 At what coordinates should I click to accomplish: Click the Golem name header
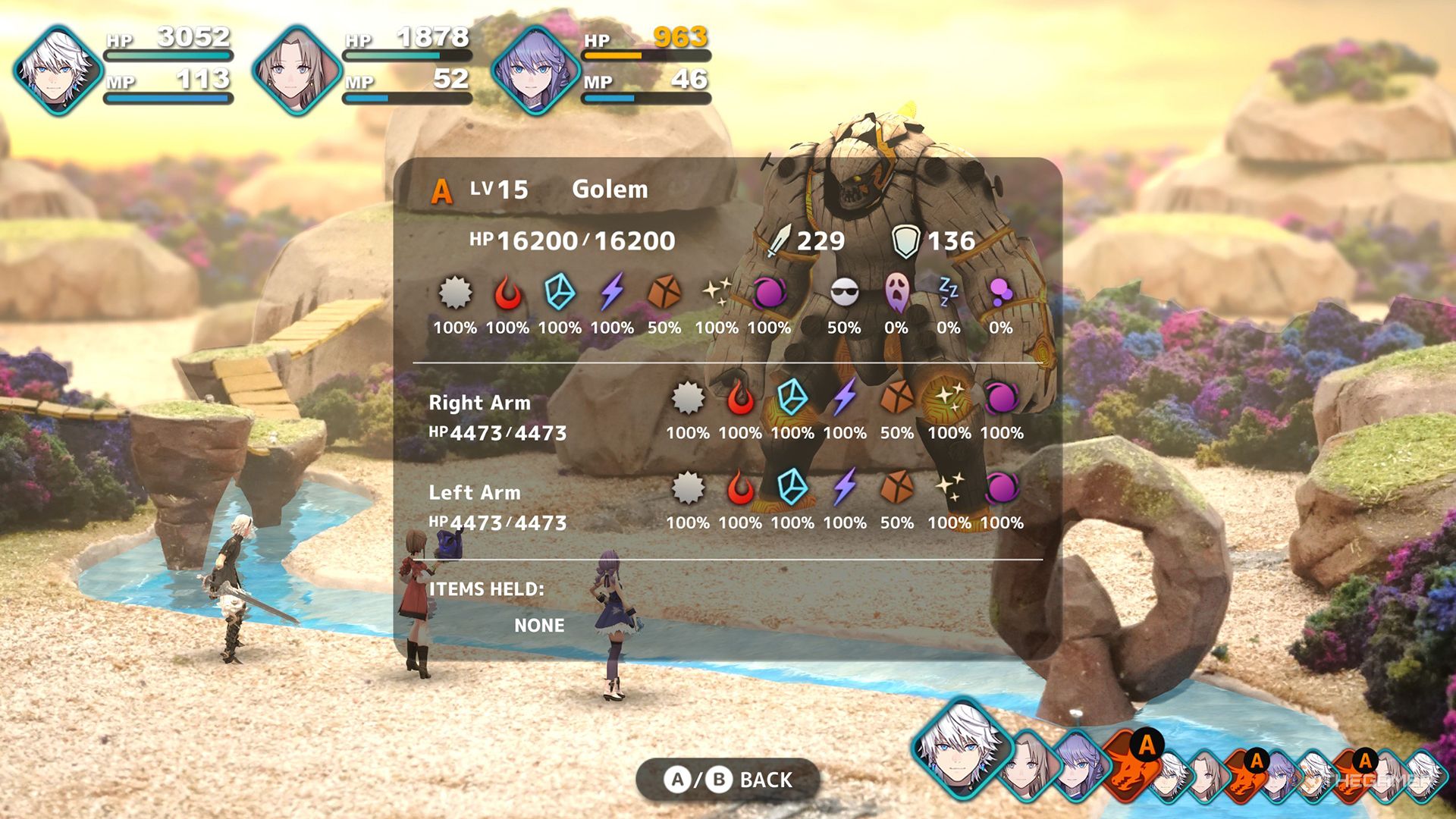610,189
